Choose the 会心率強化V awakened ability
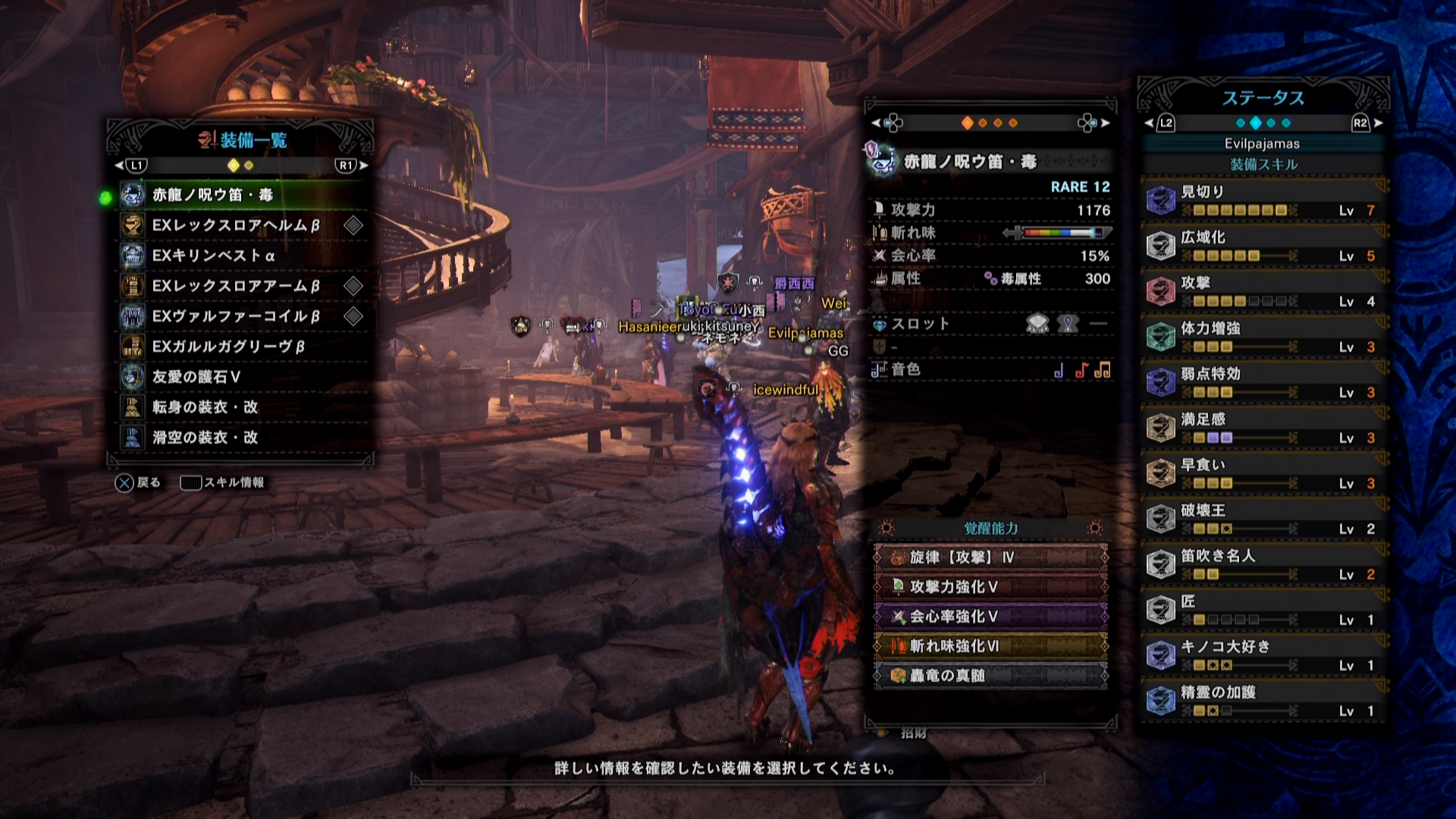This screenshot has height=819, width=1456. click(990, 617)
